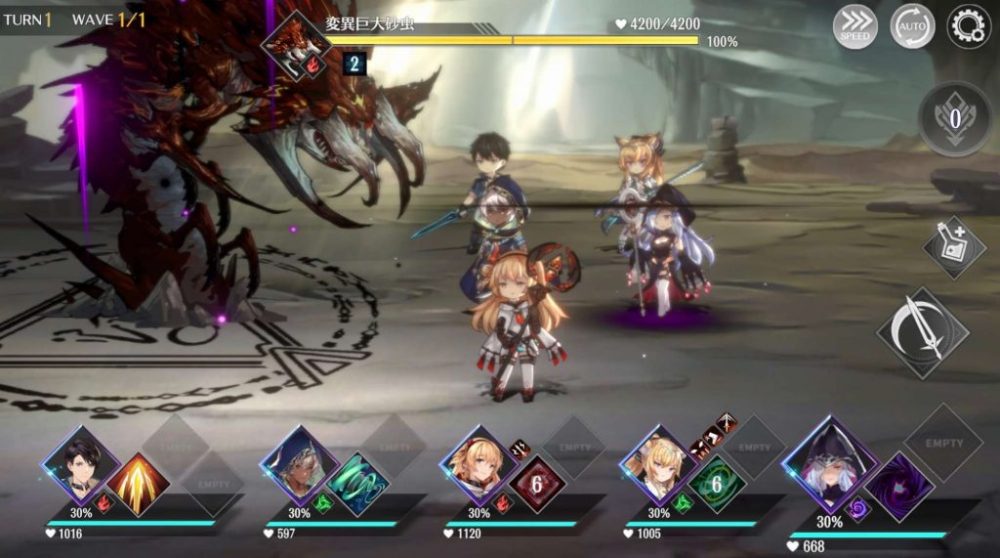1000x558 pixels.
Task: Activate the teal wind swirl skill
Action: (357, 483)
